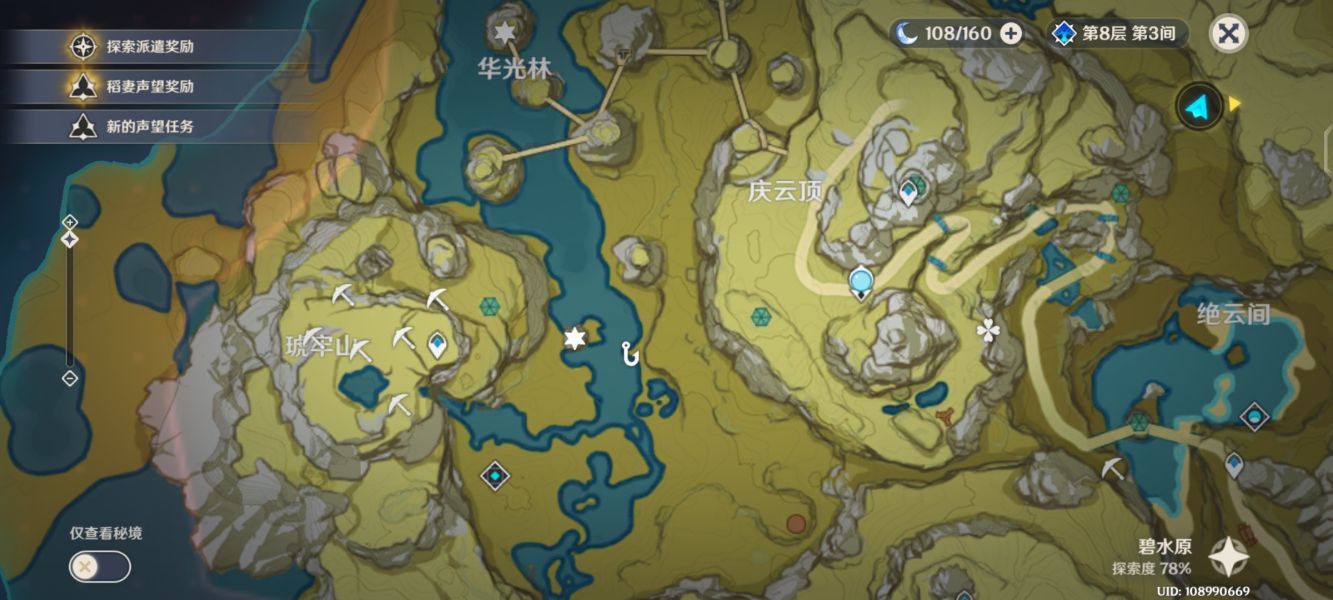
Task: Add resin with the plus button
Action: 1011,33
